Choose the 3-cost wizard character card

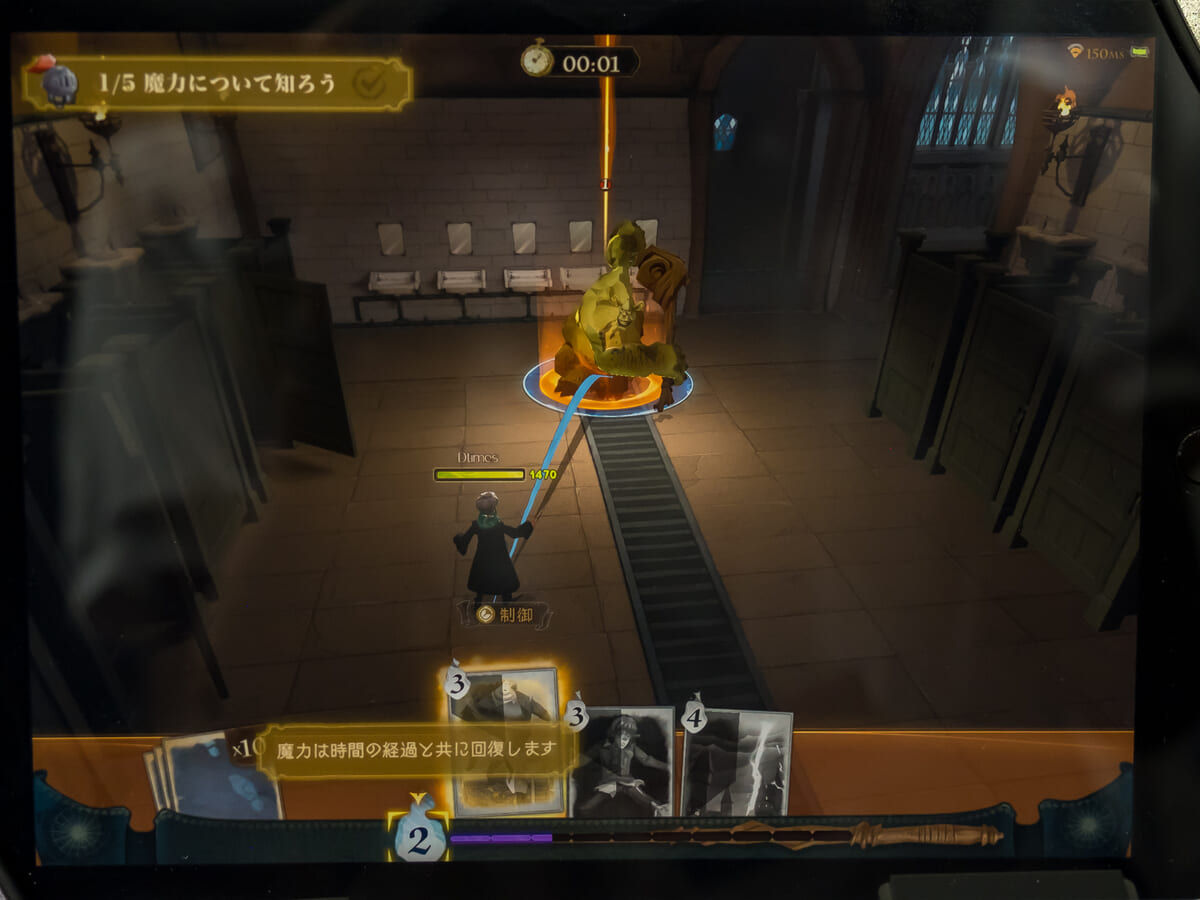[x=623, y=760]
